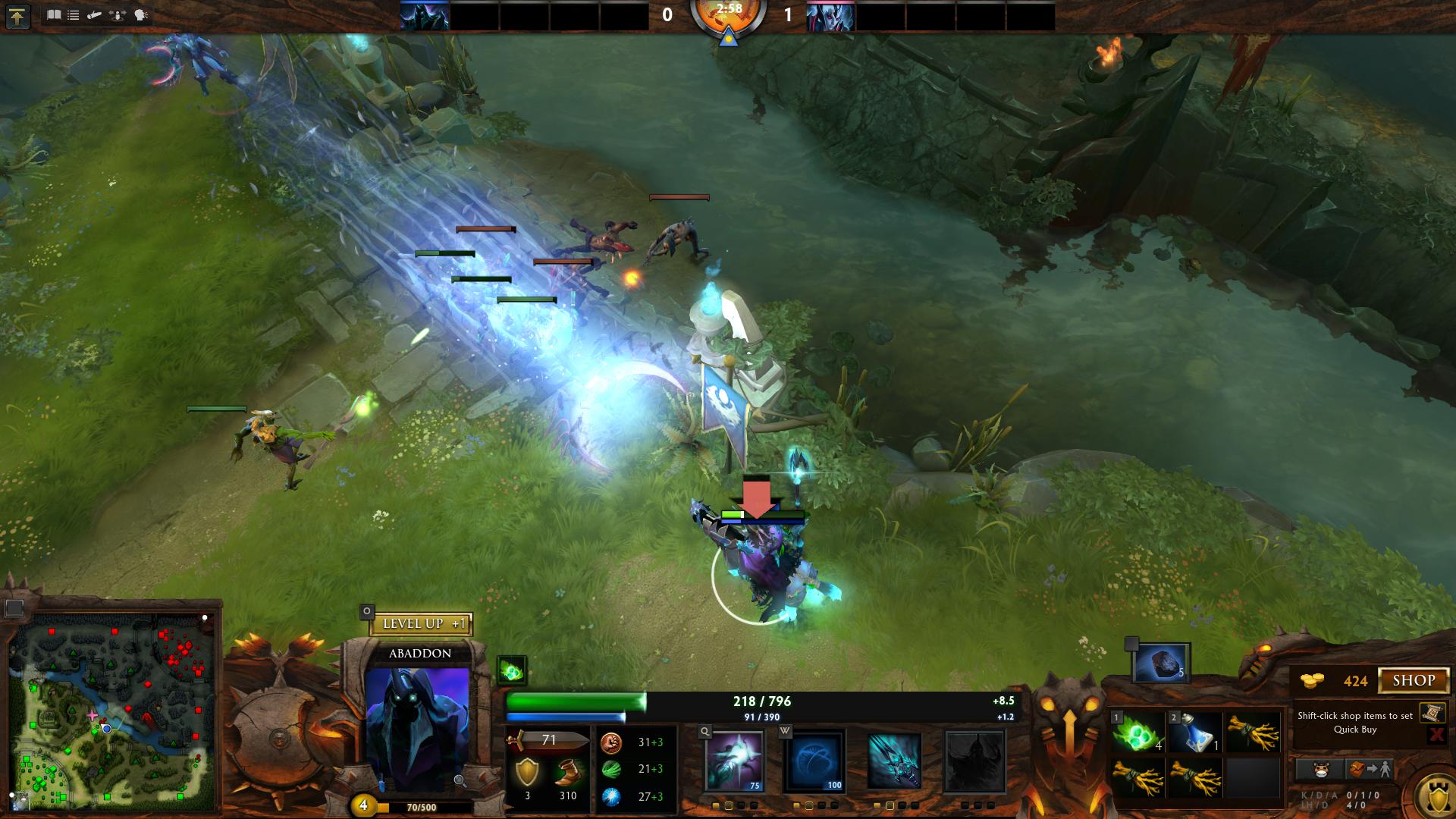Open the book icon in the top bar
The height and width of the screenshot is (819, 1456).
tap(54, 14)
